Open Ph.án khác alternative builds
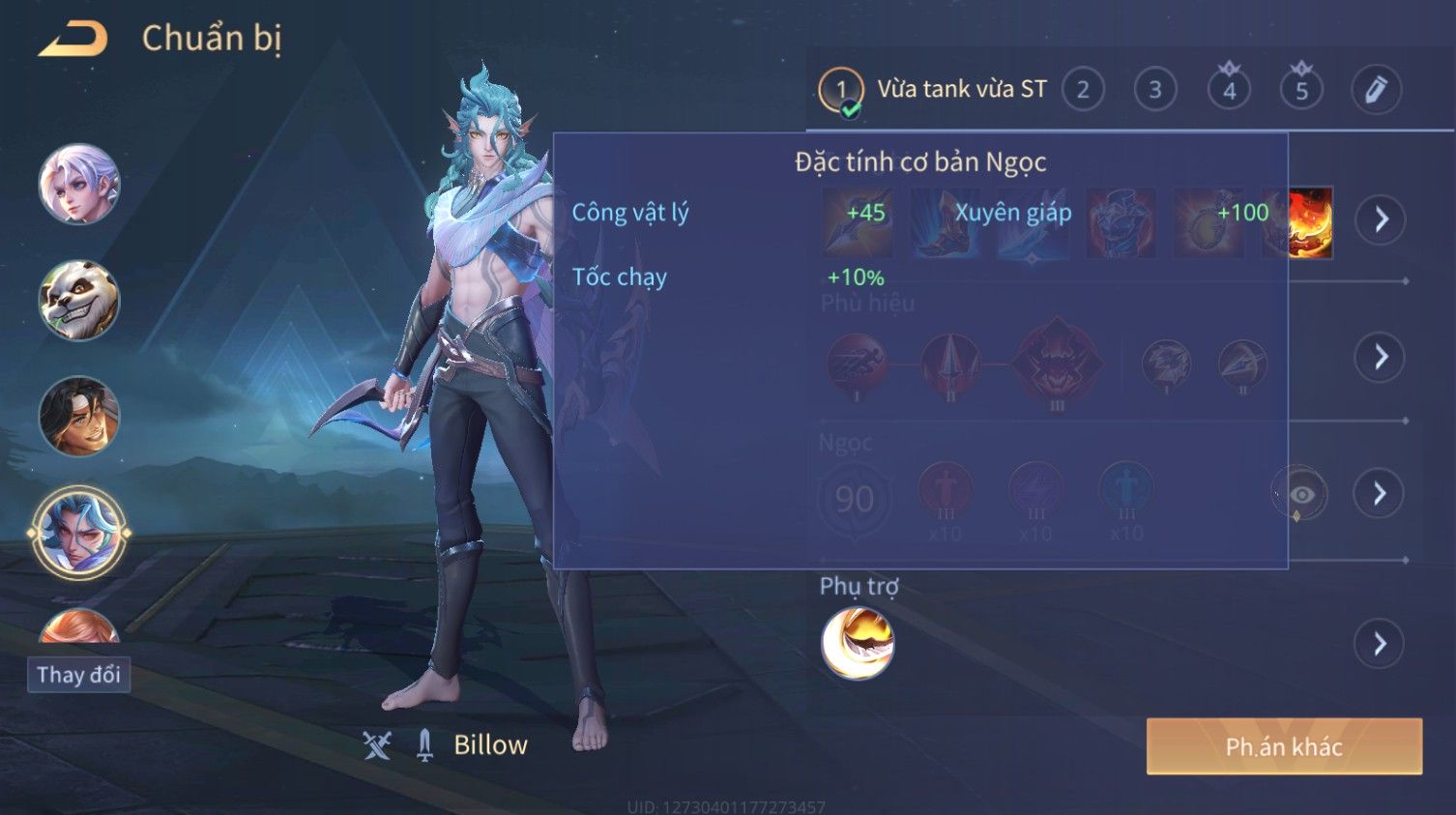 pyautogui.click(x=1284, y=746)
